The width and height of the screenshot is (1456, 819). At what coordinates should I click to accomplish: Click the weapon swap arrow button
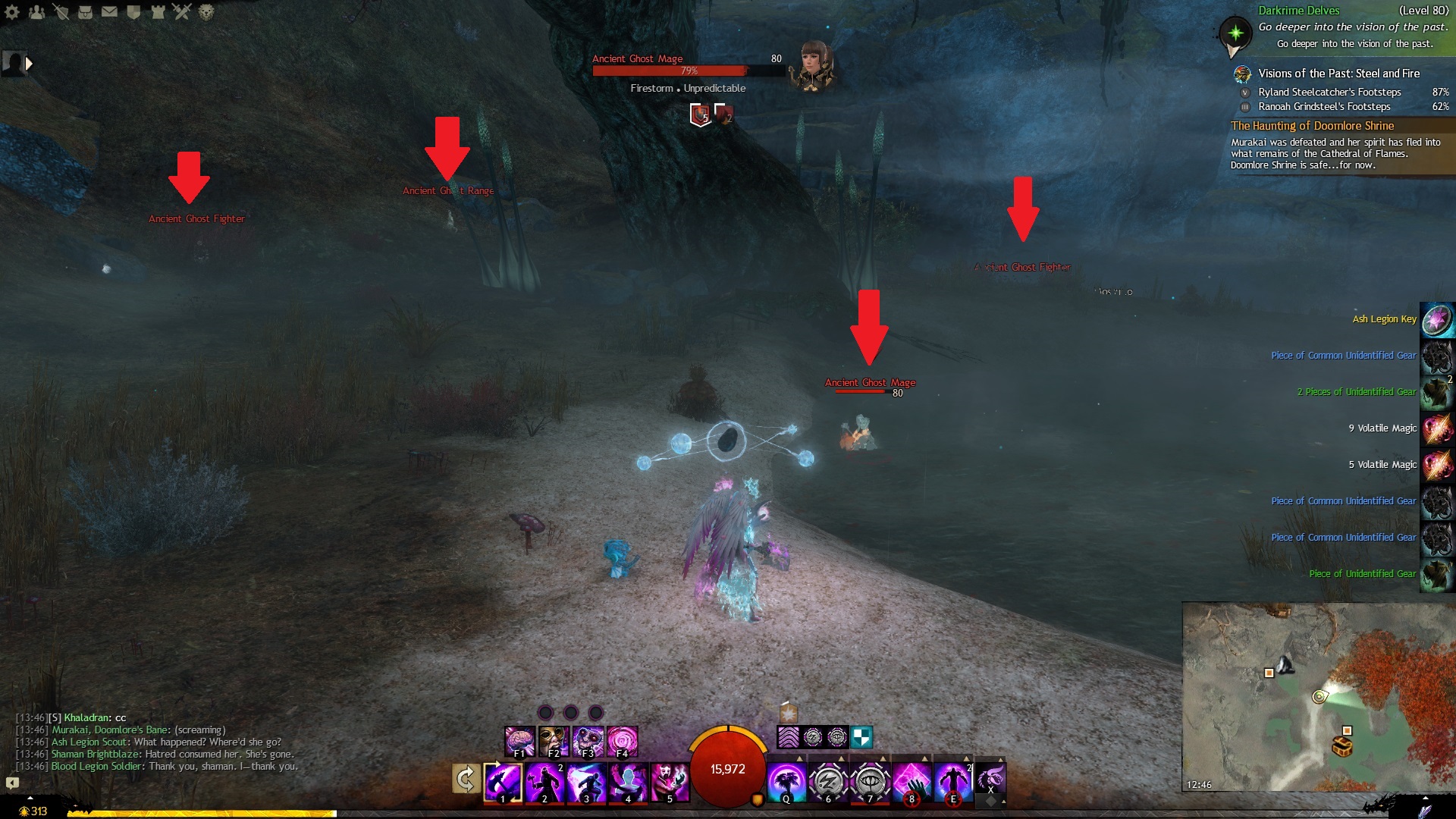(466, 780)
